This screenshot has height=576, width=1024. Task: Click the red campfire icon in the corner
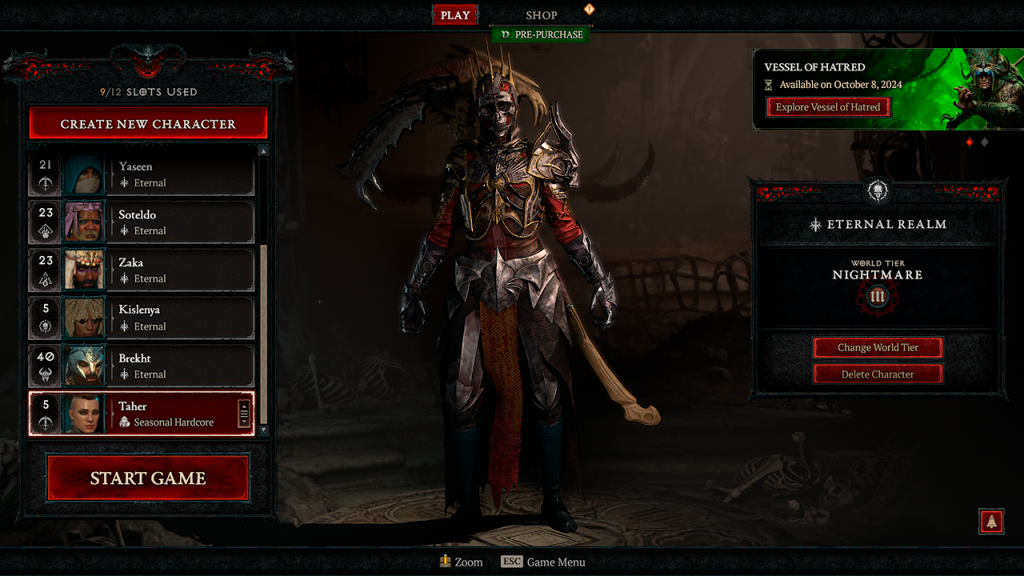(991, 521)
